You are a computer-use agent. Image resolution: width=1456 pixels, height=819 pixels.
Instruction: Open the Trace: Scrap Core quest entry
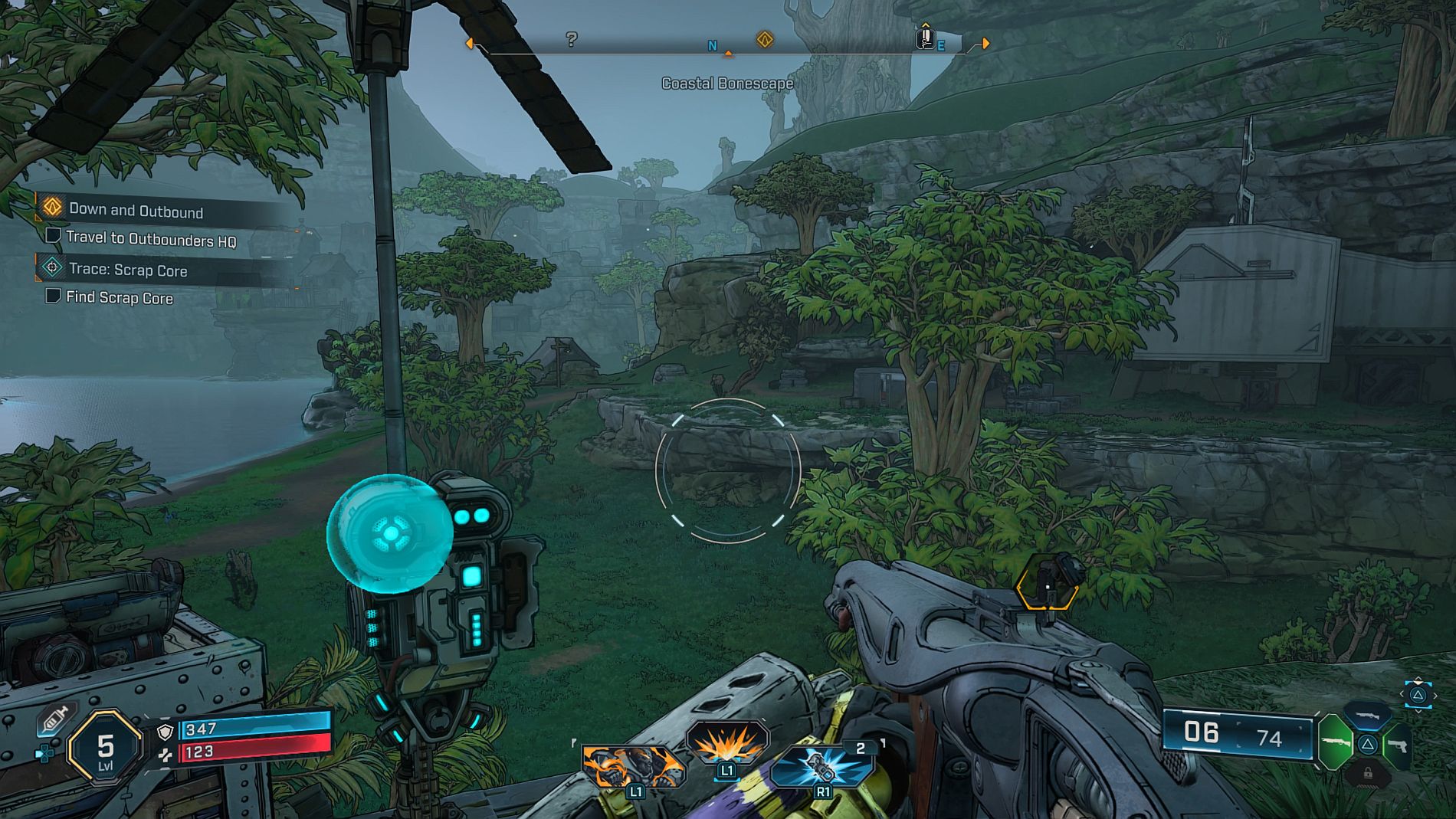click(127, 270)
